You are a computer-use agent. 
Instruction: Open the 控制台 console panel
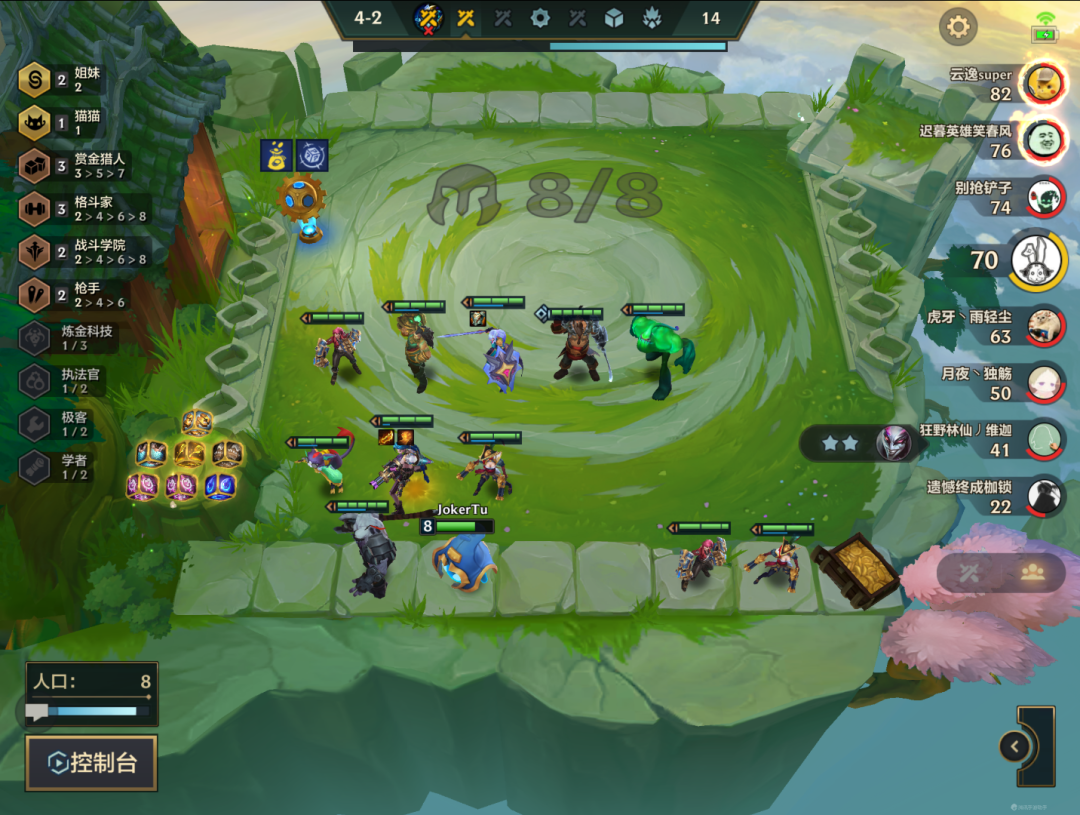[x=91, y=764]
